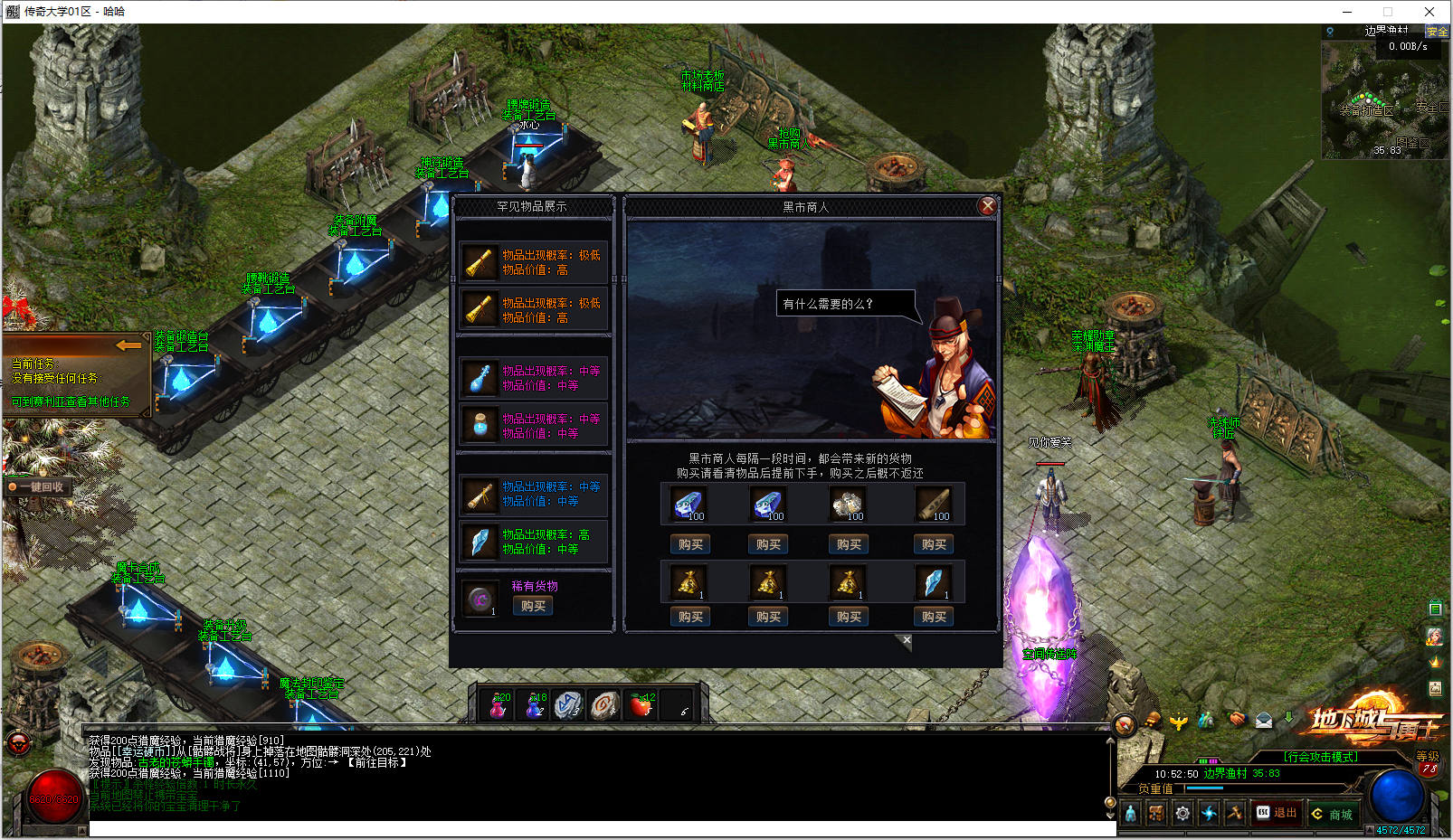The width and height of the screenshot is (1453, 840).
Task: Select the red potion hotbar slot
Action: [499, 704]
